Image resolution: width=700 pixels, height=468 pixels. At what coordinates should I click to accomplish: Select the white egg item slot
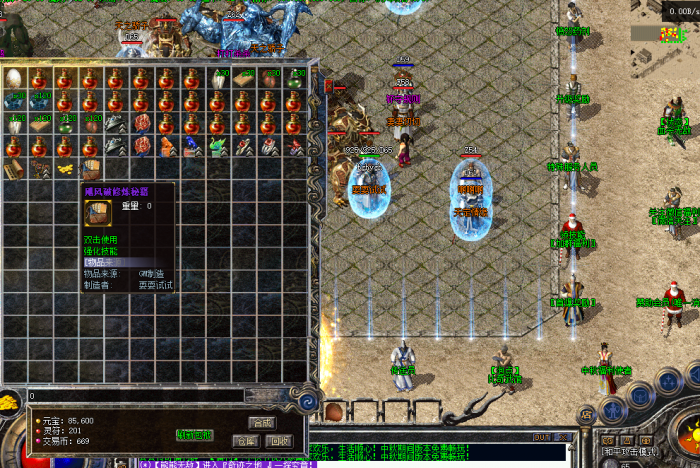point(15,80)
